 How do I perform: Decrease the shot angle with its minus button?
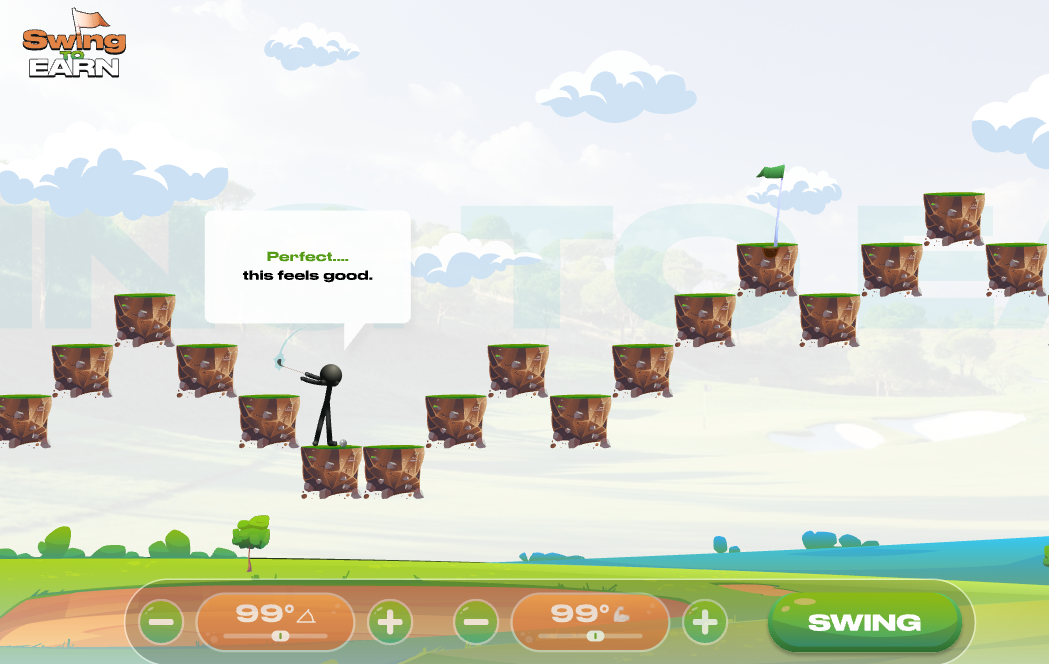161,623
